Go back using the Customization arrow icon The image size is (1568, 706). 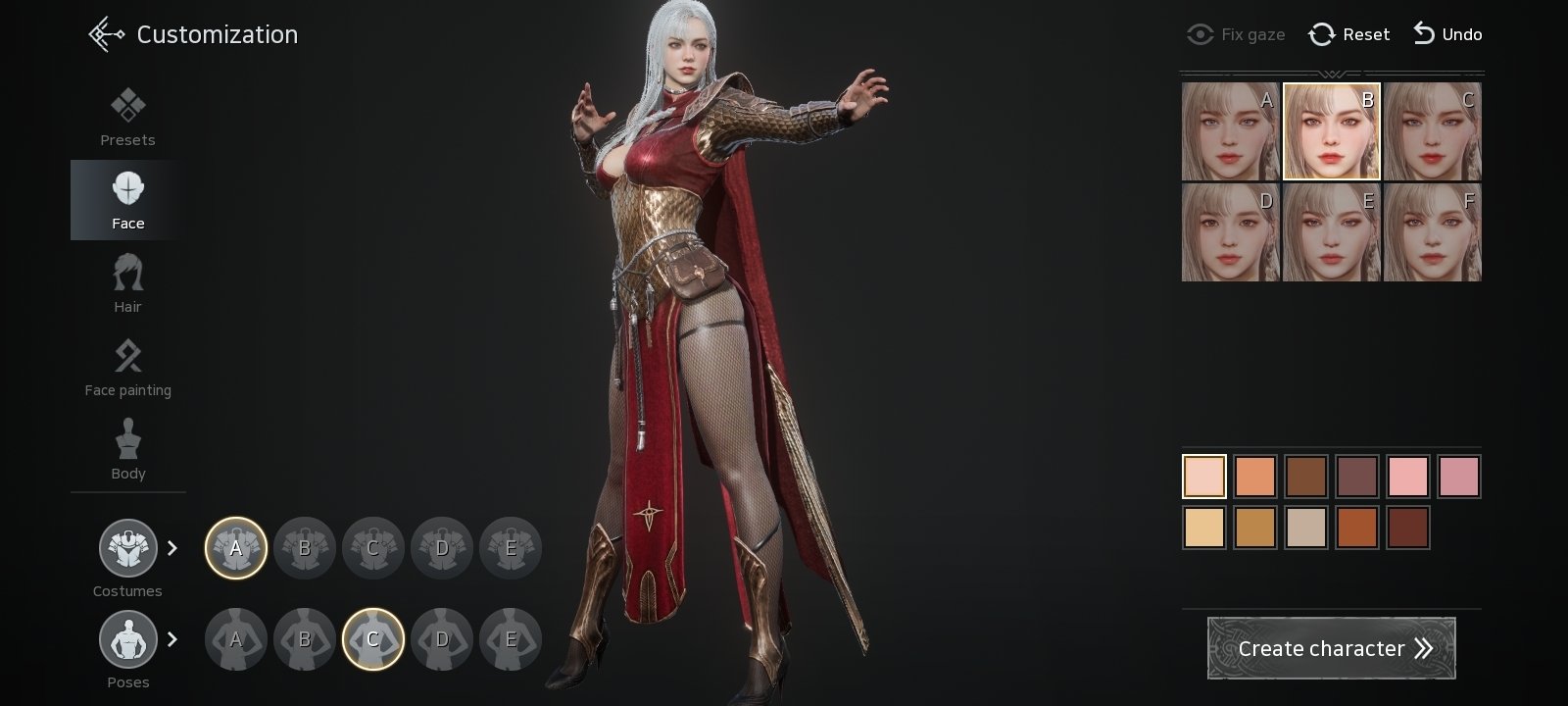pos(106,34)
